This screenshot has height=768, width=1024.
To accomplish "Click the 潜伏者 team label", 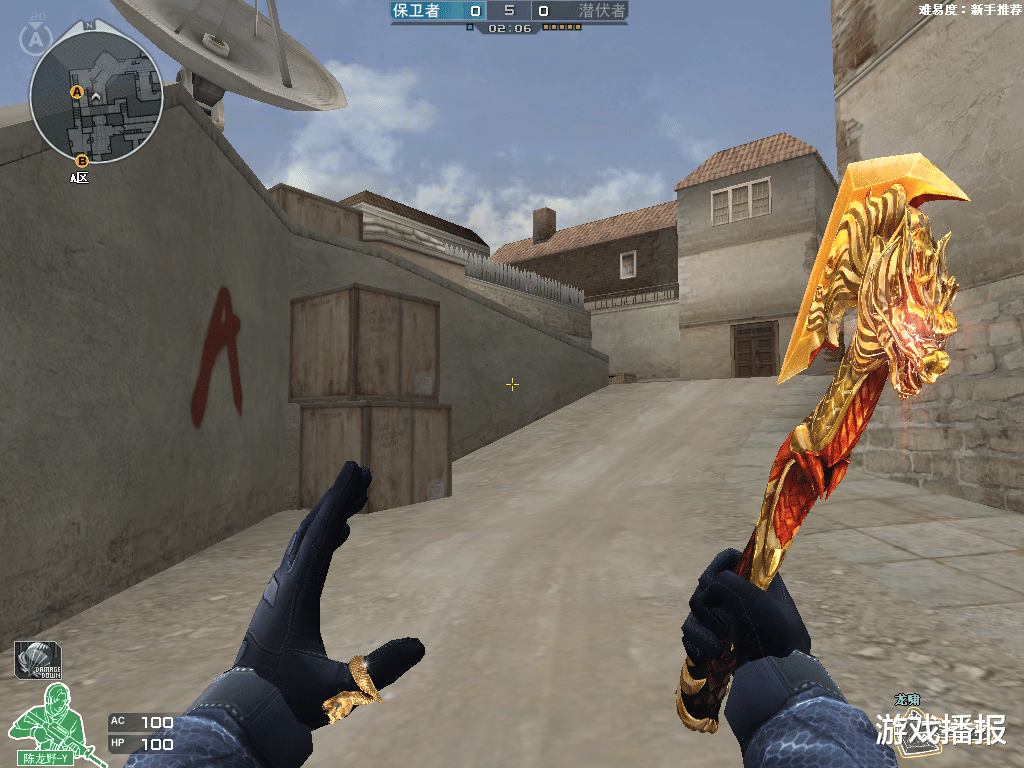I will 602,11.
